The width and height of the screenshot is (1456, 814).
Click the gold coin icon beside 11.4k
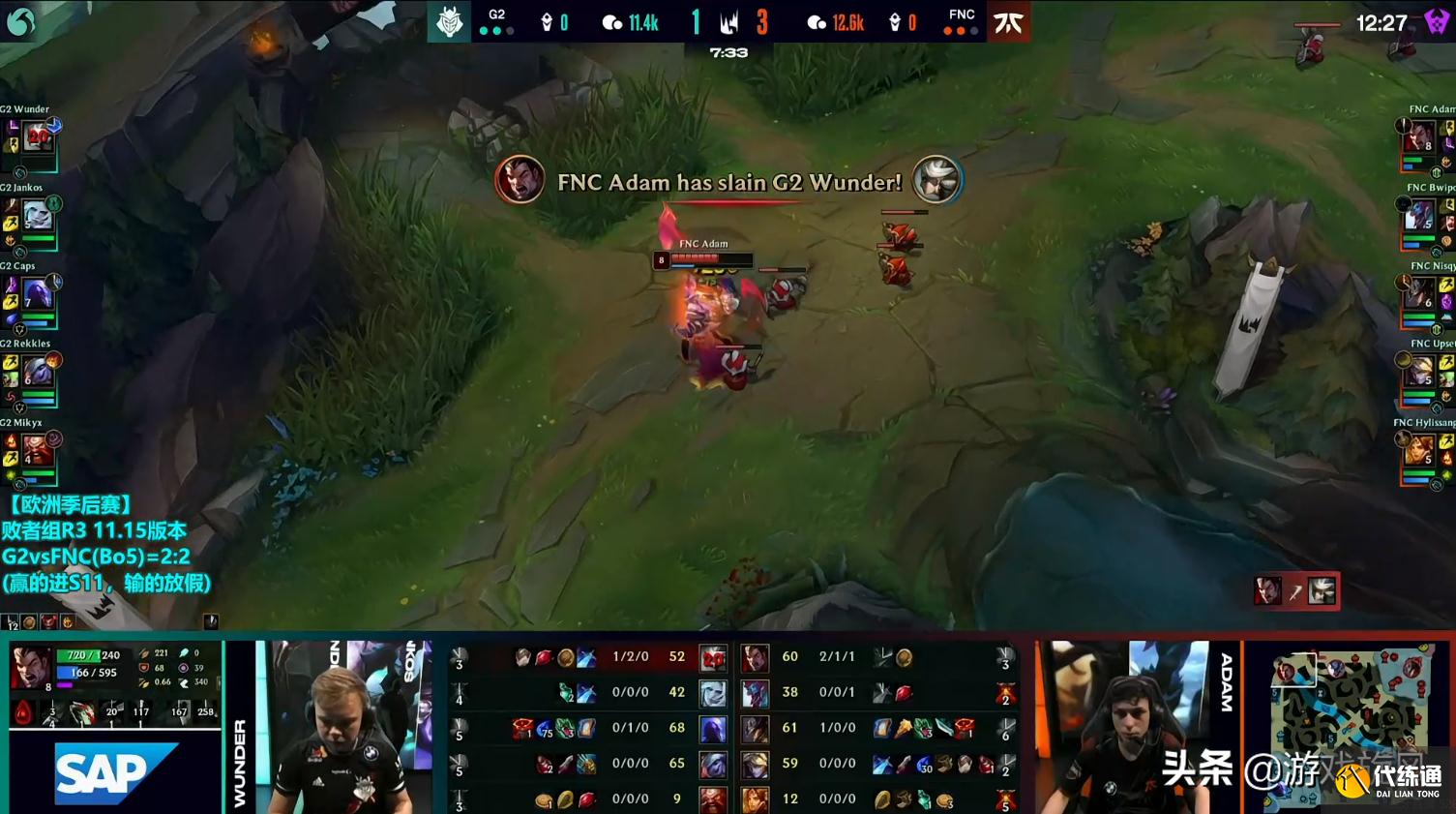(x=610, y=21)
